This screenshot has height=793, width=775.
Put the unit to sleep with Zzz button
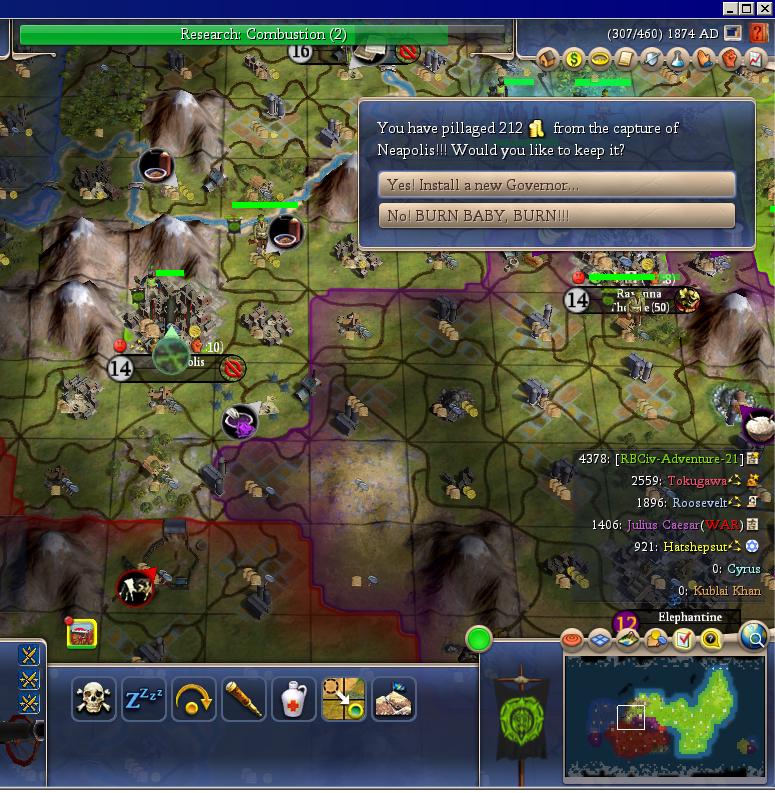pyautogui.click(x=144, y=699)
